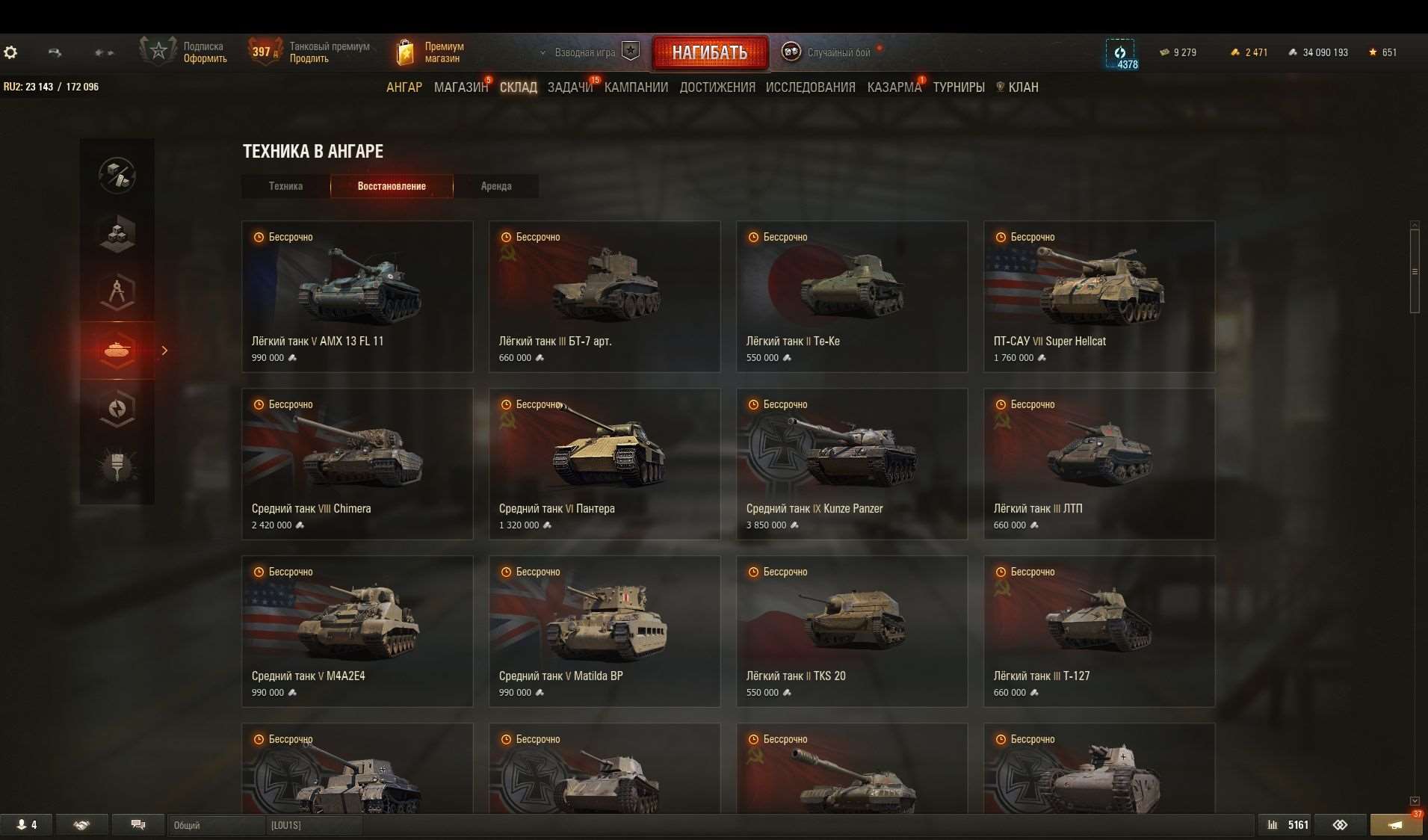
Task: Open the КАЗАРМА menu item
Action: click(894, 87)
